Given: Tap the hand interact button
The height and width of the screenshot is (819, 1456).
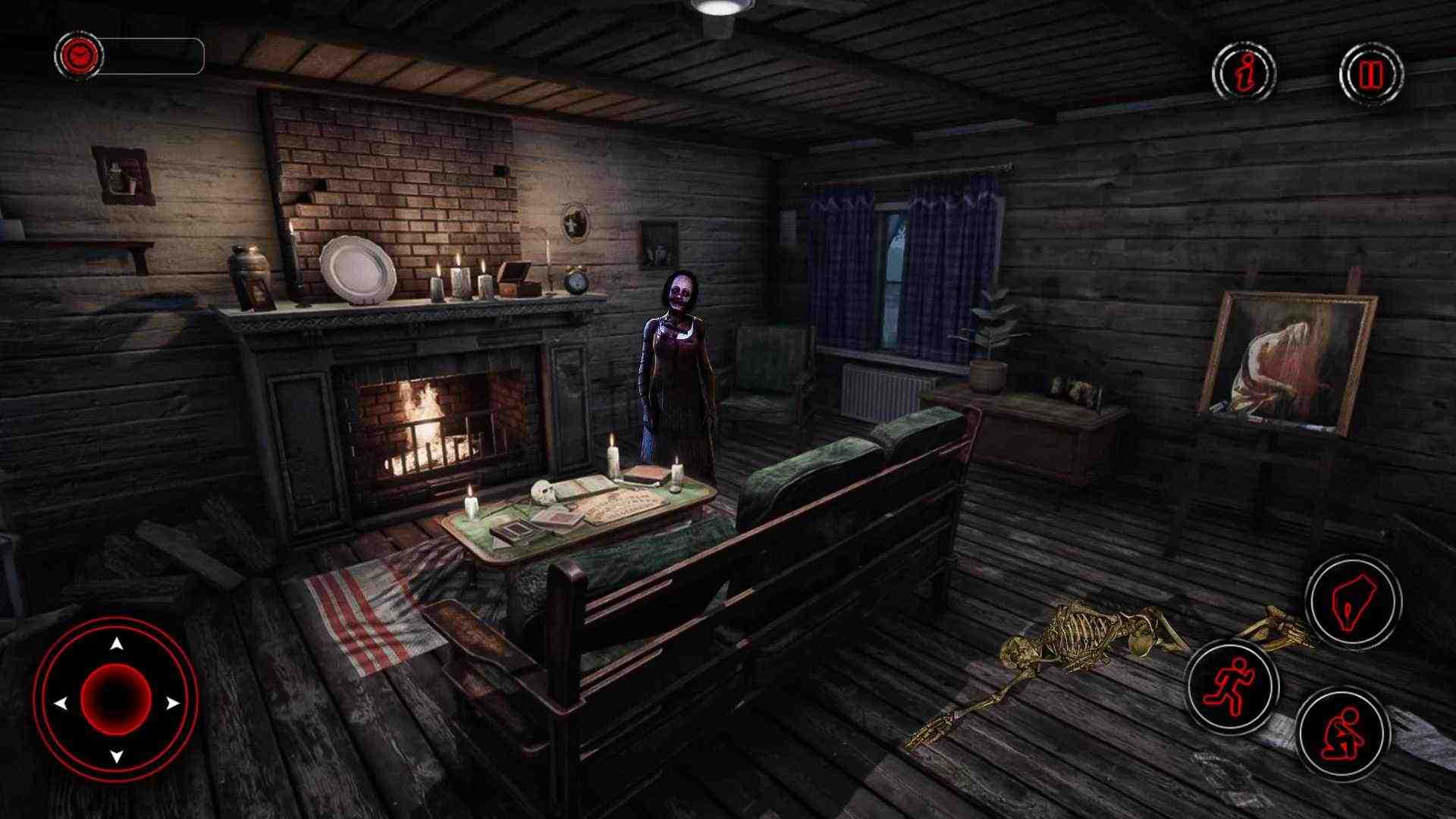Looking at the screenshot, I should coord(1353,601).
